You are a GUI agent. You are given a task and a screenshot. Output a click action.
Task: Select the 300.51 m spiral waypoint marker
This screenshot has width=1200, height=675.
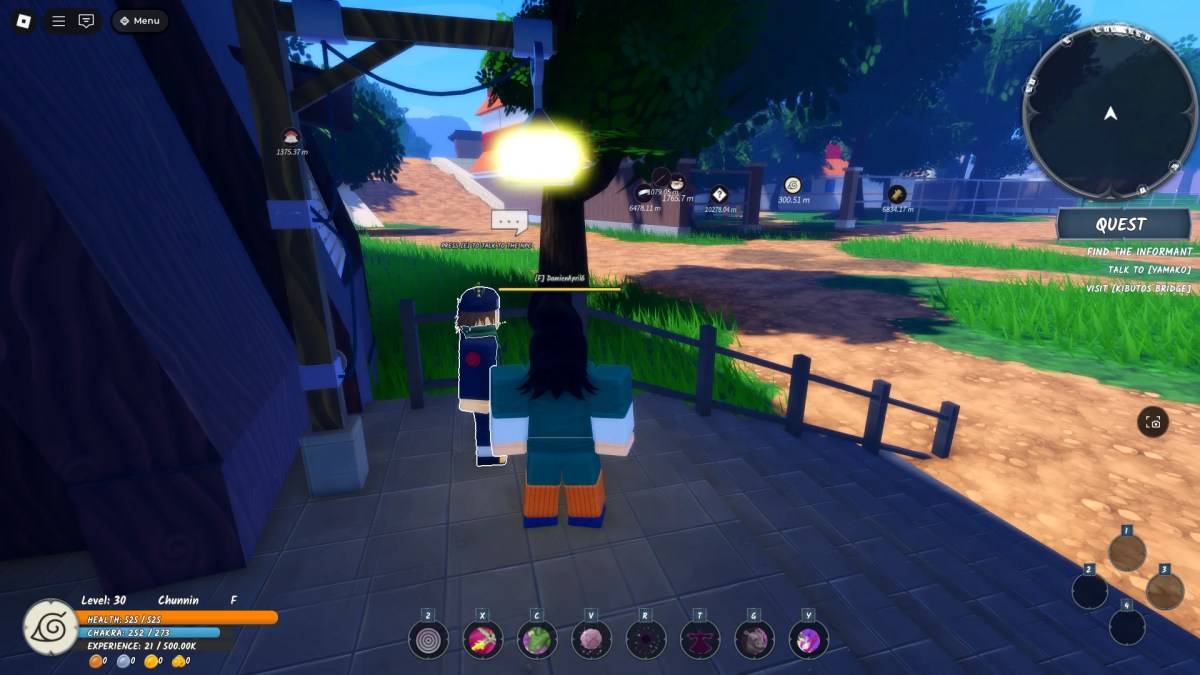click(x=793, y=185)
